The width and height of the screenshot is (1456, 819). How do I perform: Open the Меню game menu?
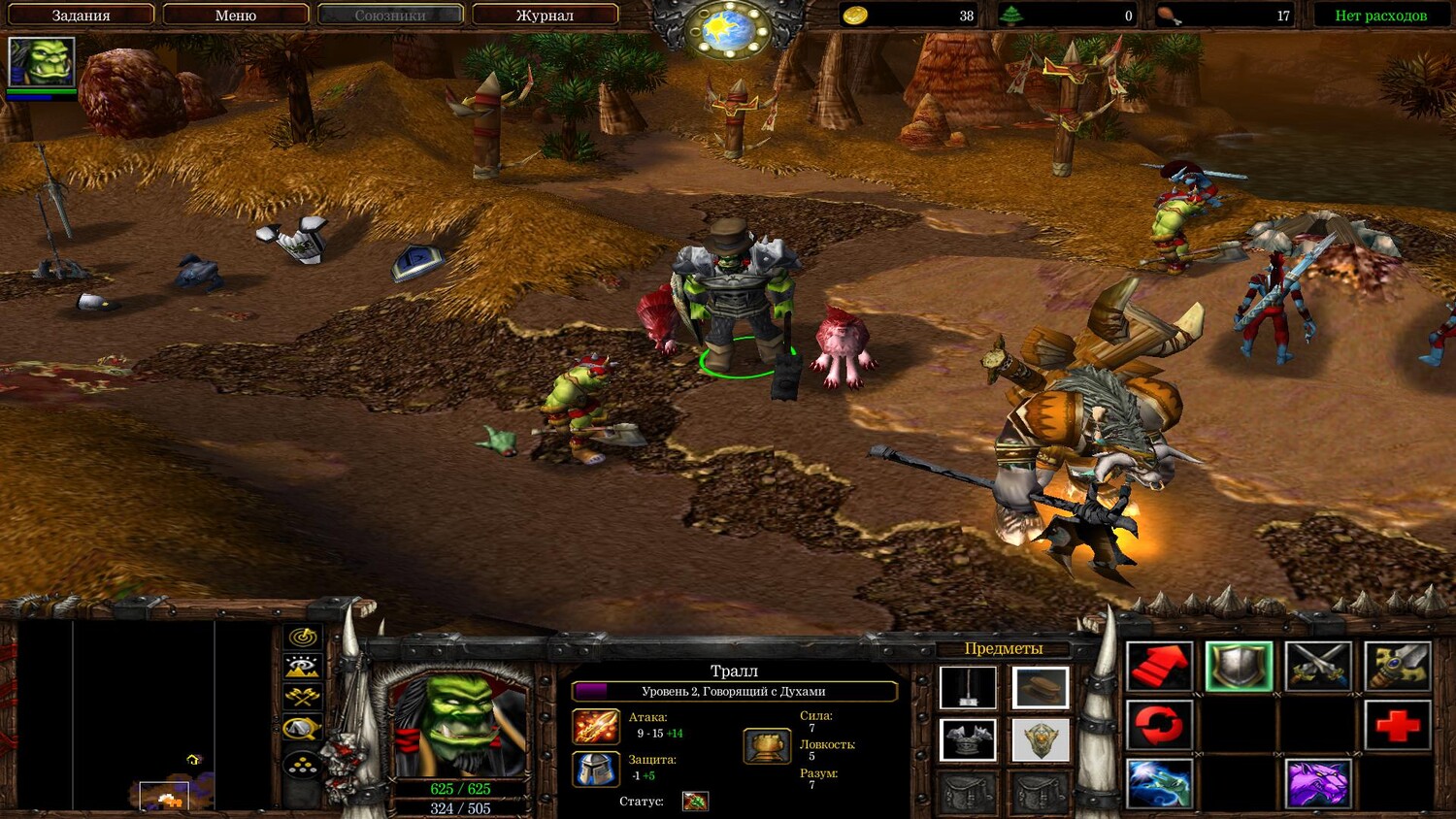click(x=235, y=16)
